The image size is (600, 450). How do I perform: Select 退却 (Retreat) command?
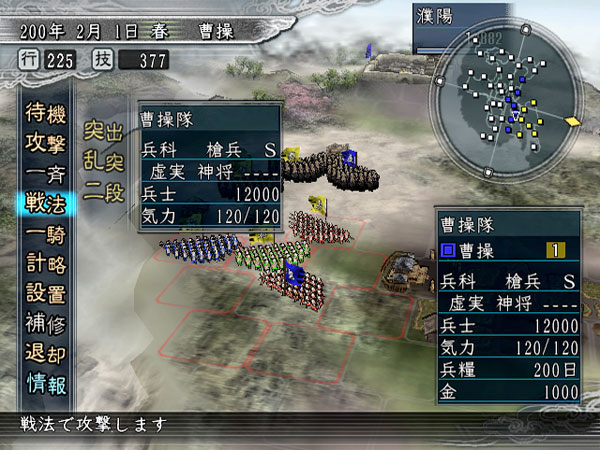point(44,354)
